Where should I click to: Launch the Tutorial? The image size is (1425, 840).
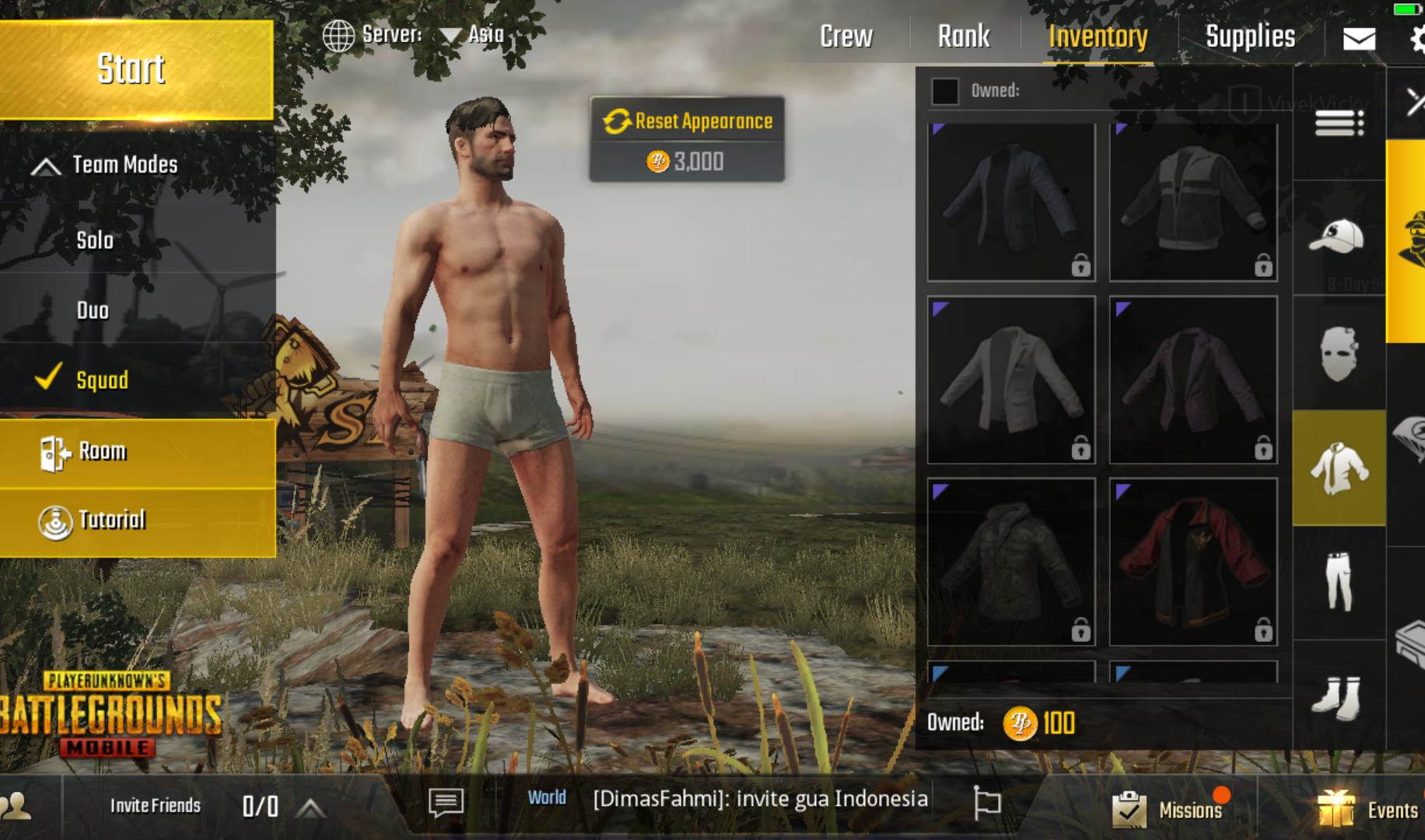pos(111,520)
